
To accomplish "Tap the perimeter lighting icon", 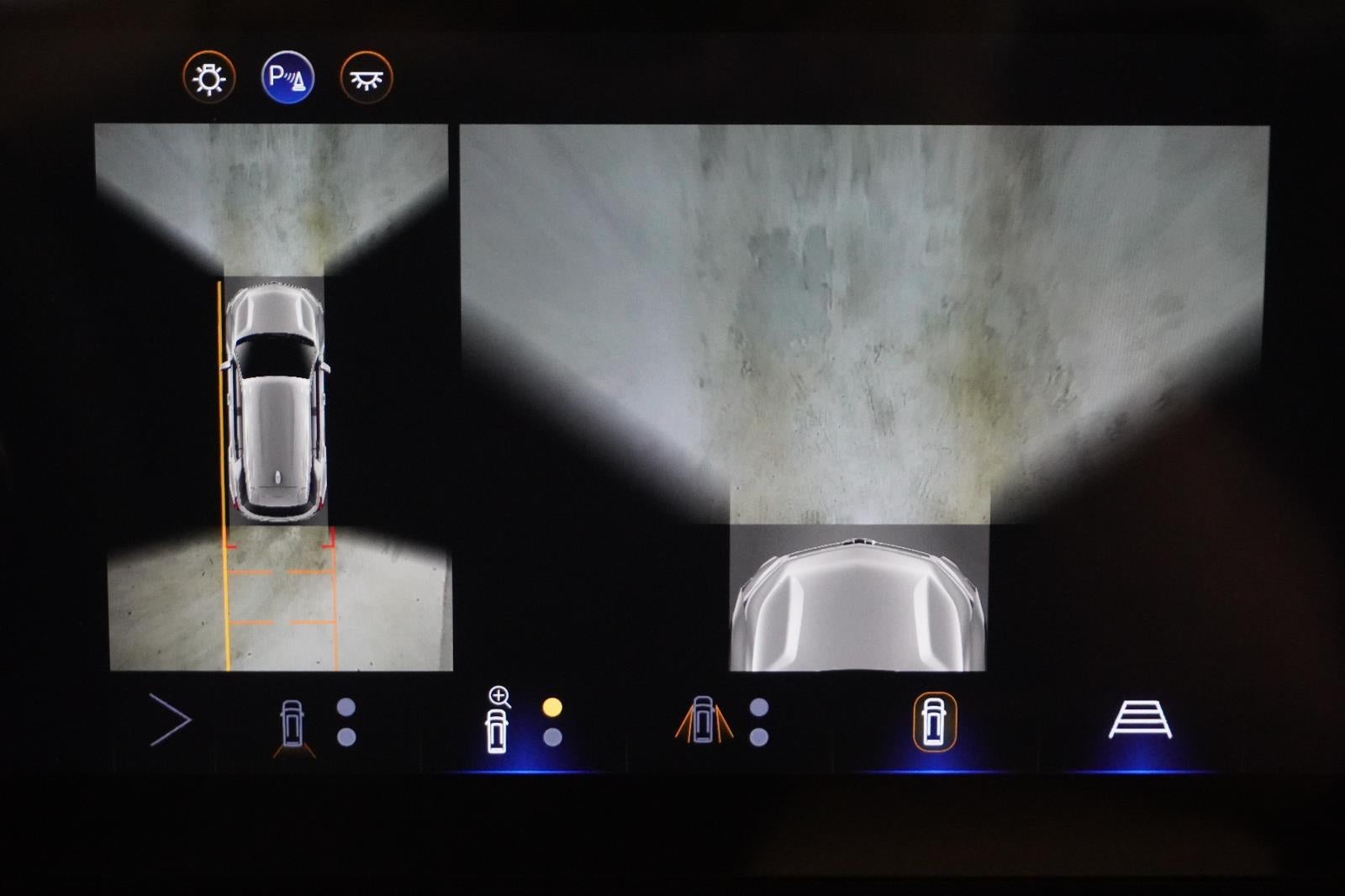I will [x=210, y=76].
